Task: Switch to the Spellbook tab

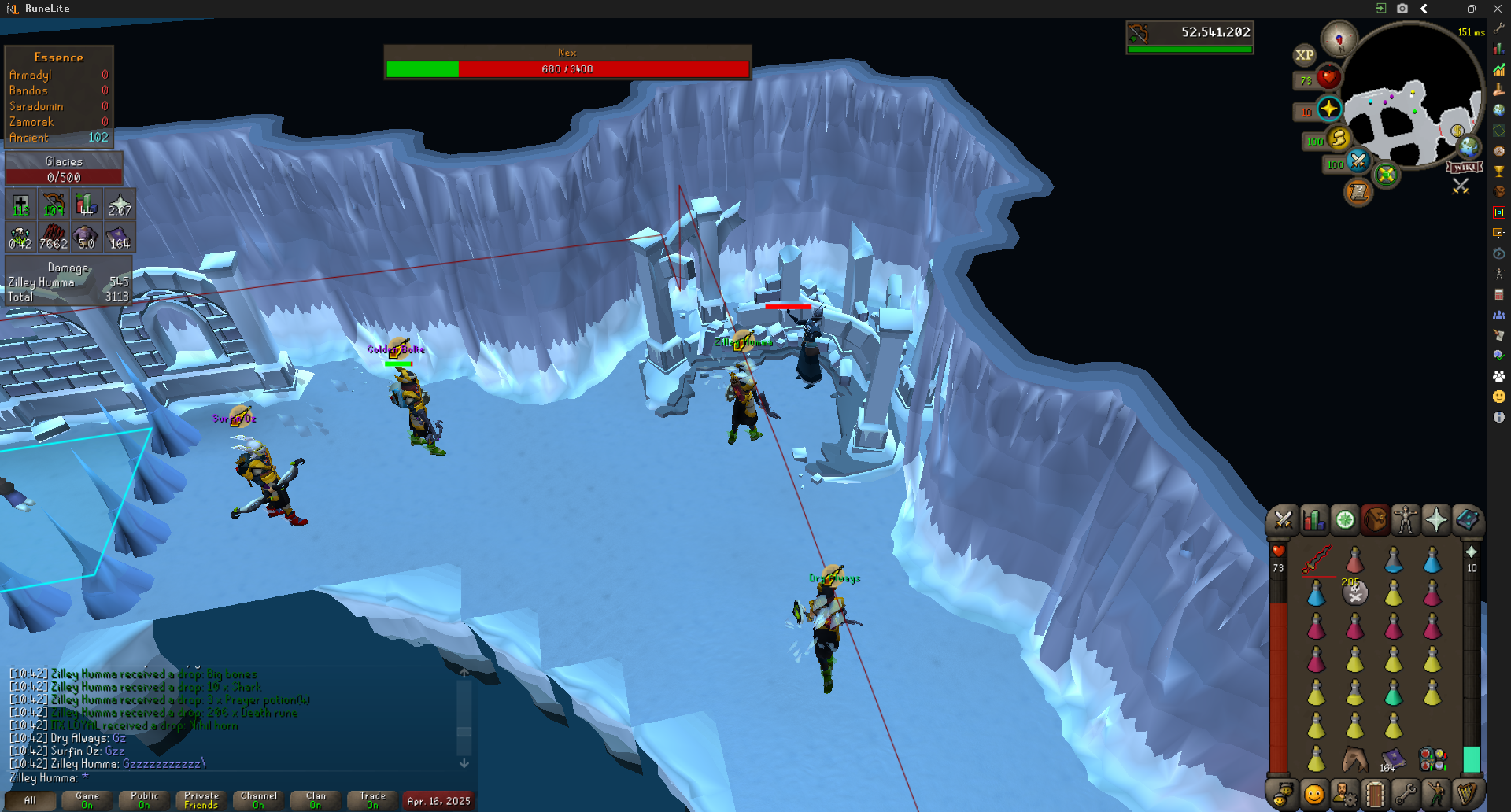Action: [1467, 520]
